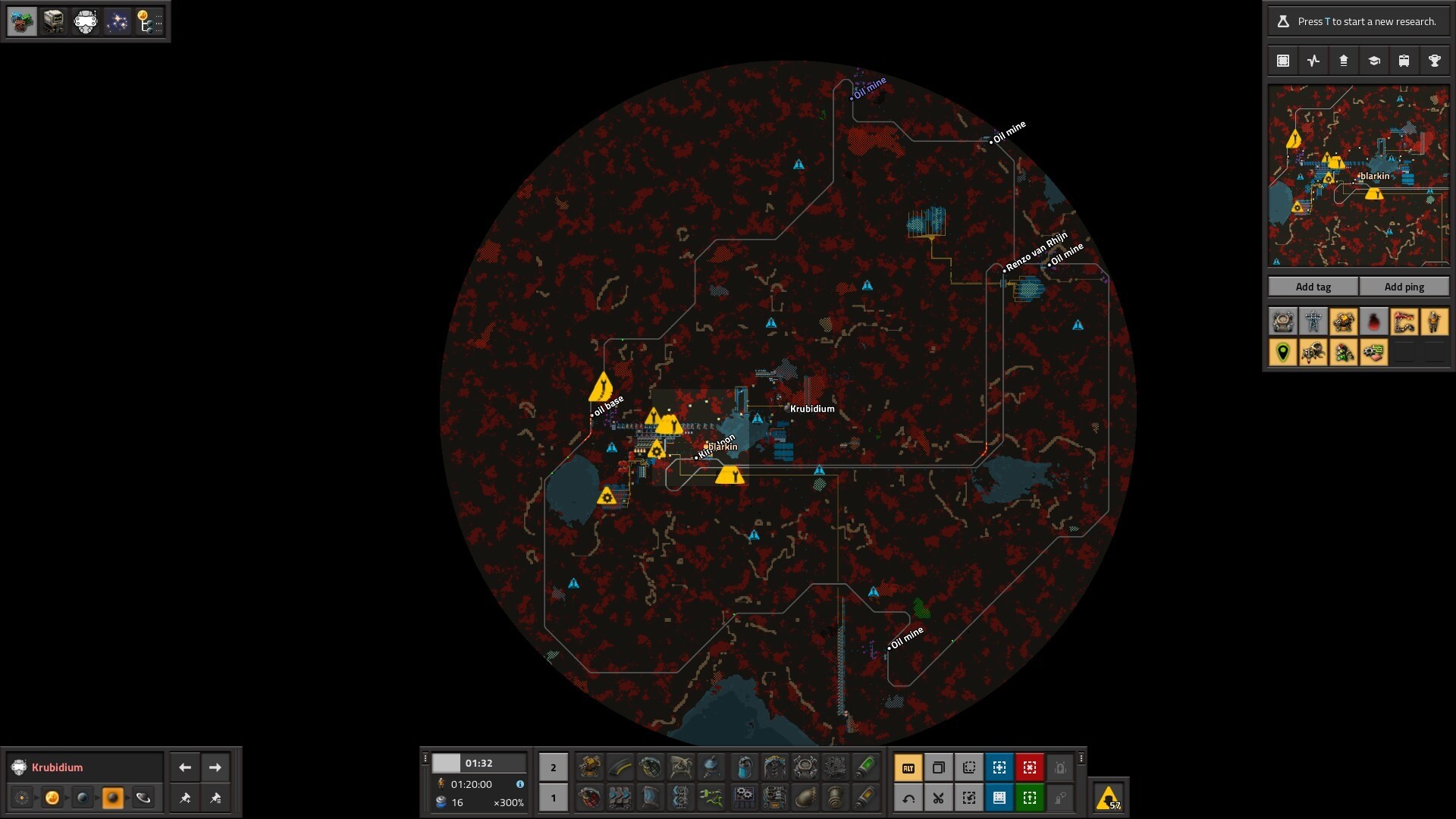Viewport: 1456px width, 819px height.
Task: Open the technology tree icon
Action: pyautogui.click(x=149, y=21)
